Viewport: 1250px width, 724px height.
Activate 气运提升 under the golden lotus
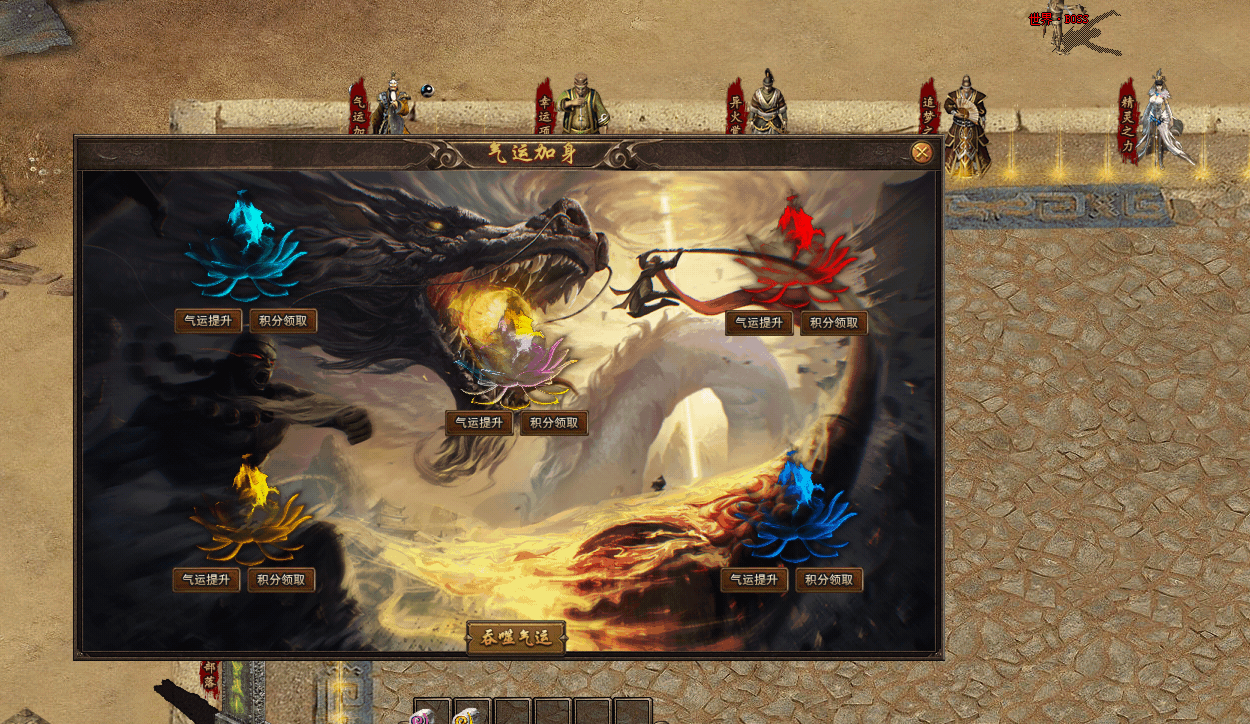(x=207, y=580)
